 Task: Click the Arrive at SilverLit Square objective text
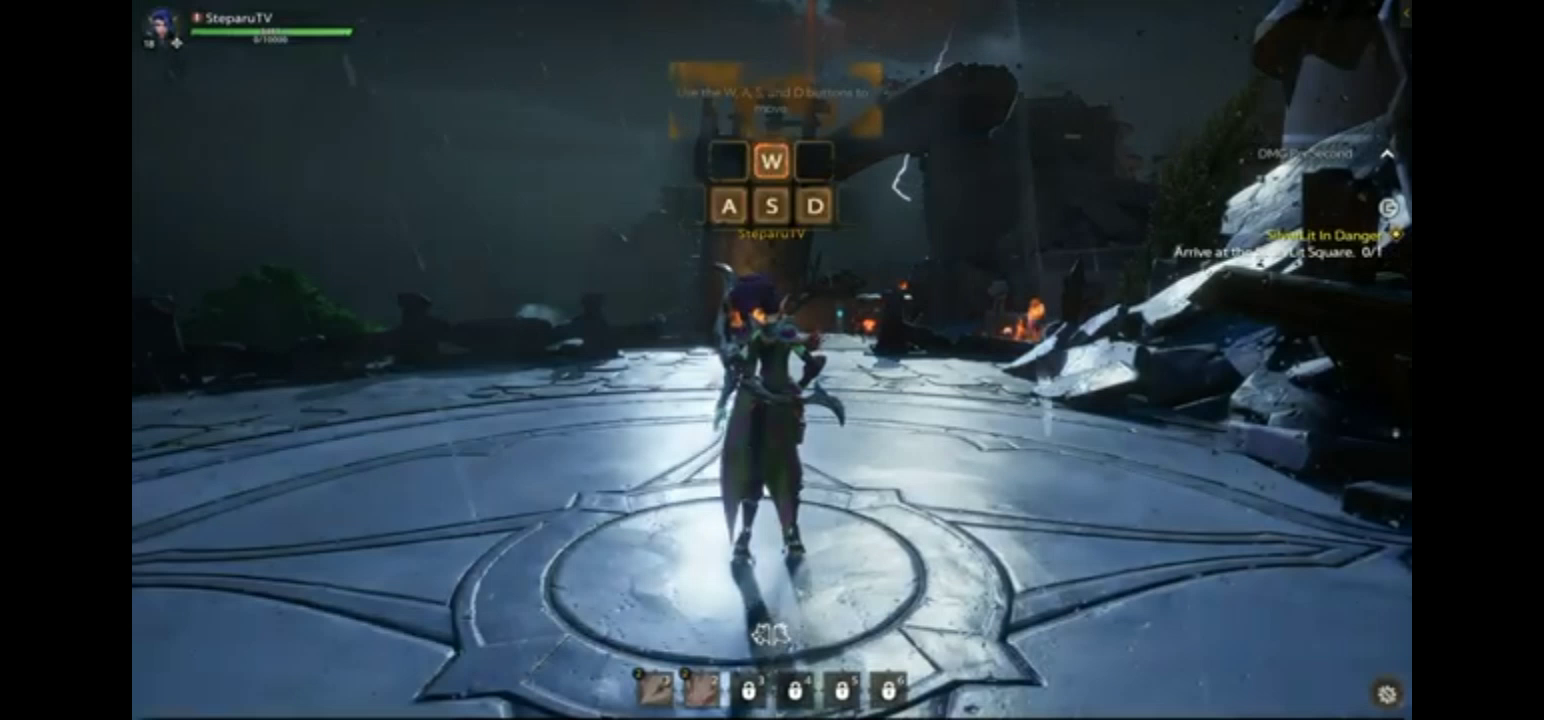(x=1275, y=250)
